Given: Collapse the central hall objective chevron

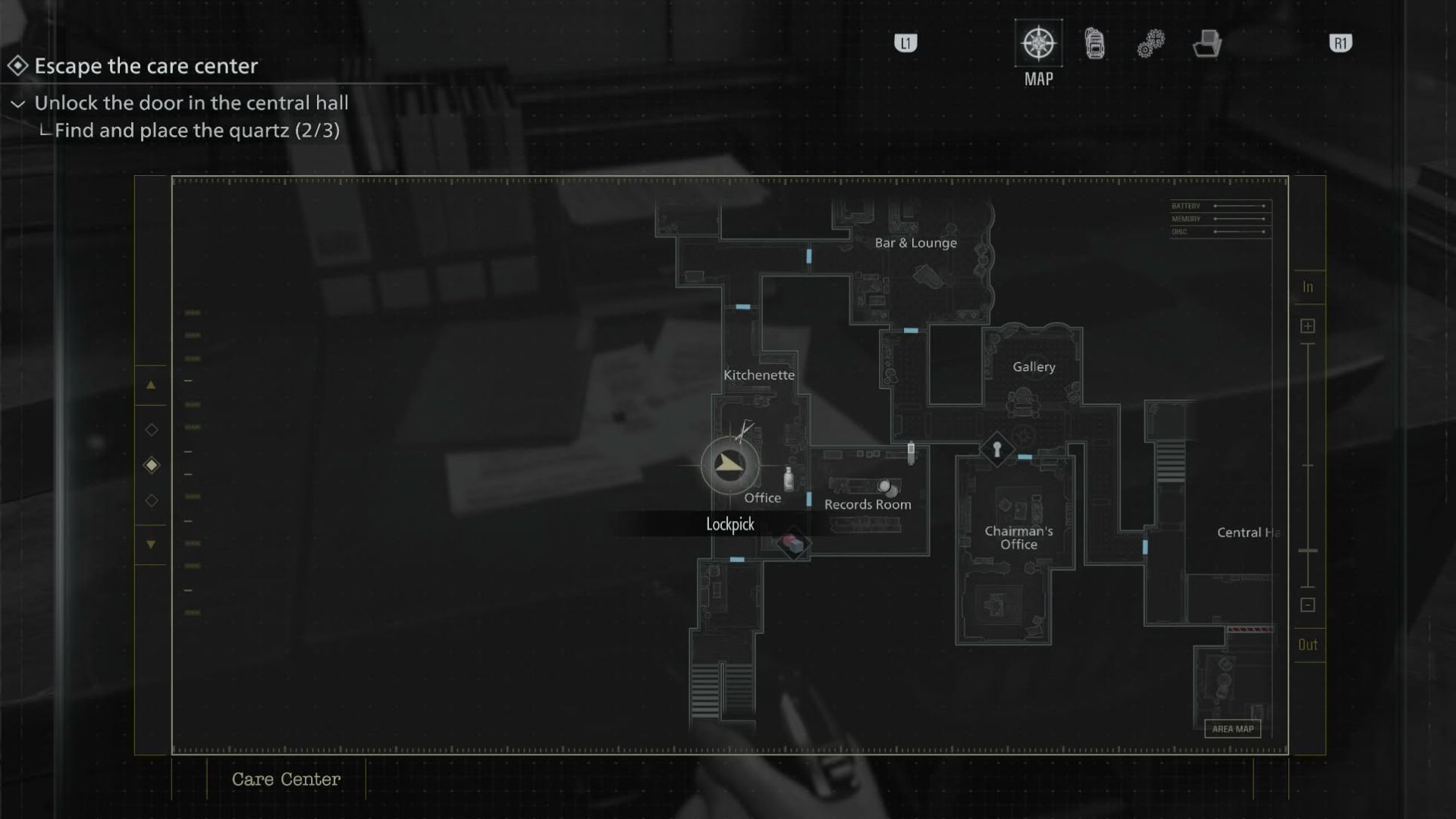Looking at the screenshot, I should 18,104.
